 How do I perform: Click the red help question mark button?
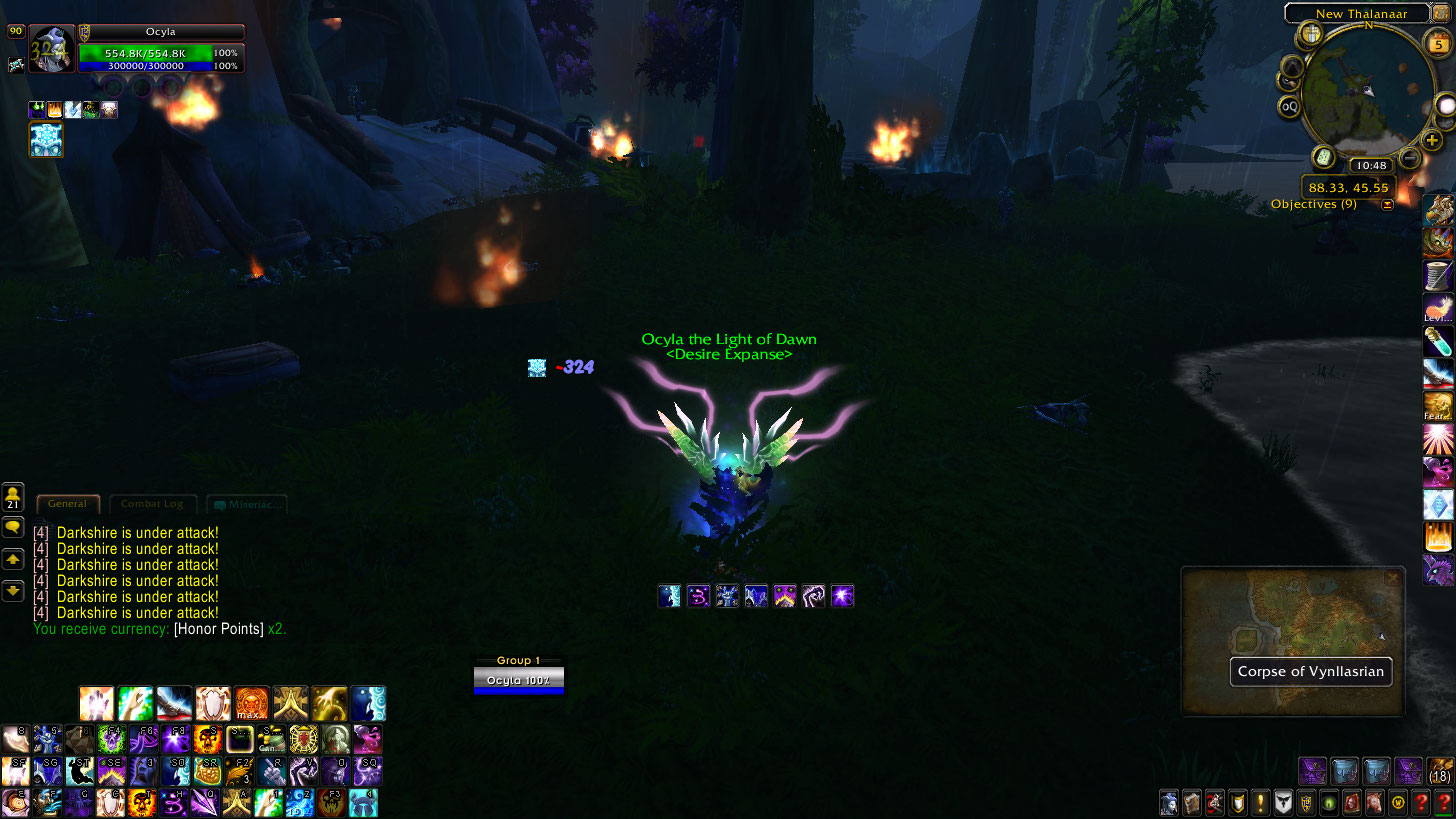click(x=1419, y=802)
